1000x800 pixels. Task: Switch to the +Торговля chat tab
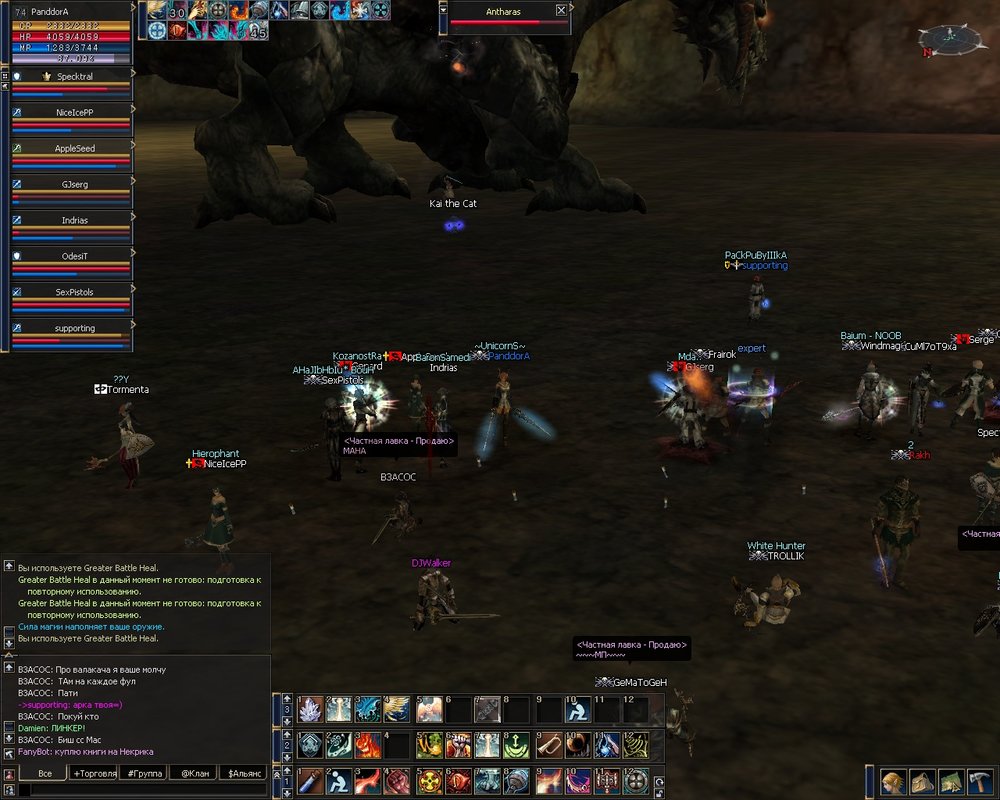pyautogui.click(x=93, y=773)
